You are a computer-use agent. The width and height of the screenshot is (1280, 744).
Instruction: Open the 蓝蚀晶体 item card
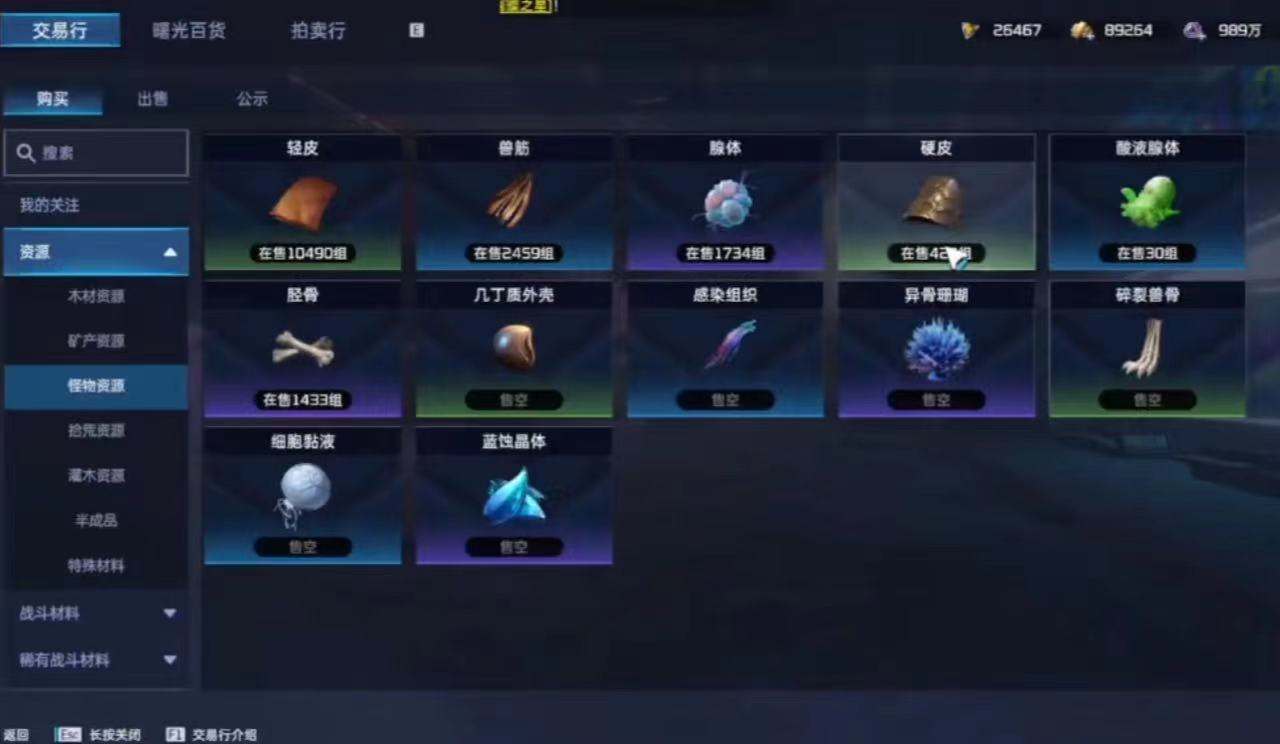coord(514,496)
